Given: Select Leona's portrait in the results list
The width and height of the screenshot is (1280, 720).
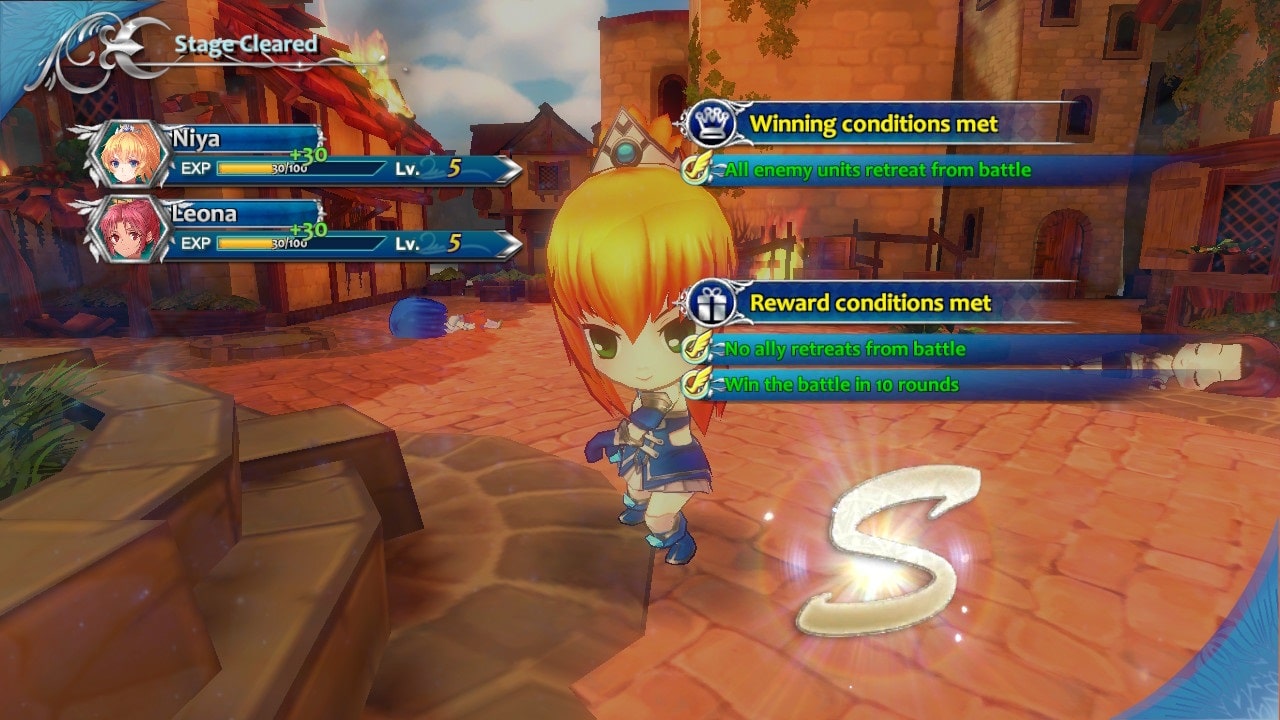Looking at the screenshot, I should (x=127, y=230).
